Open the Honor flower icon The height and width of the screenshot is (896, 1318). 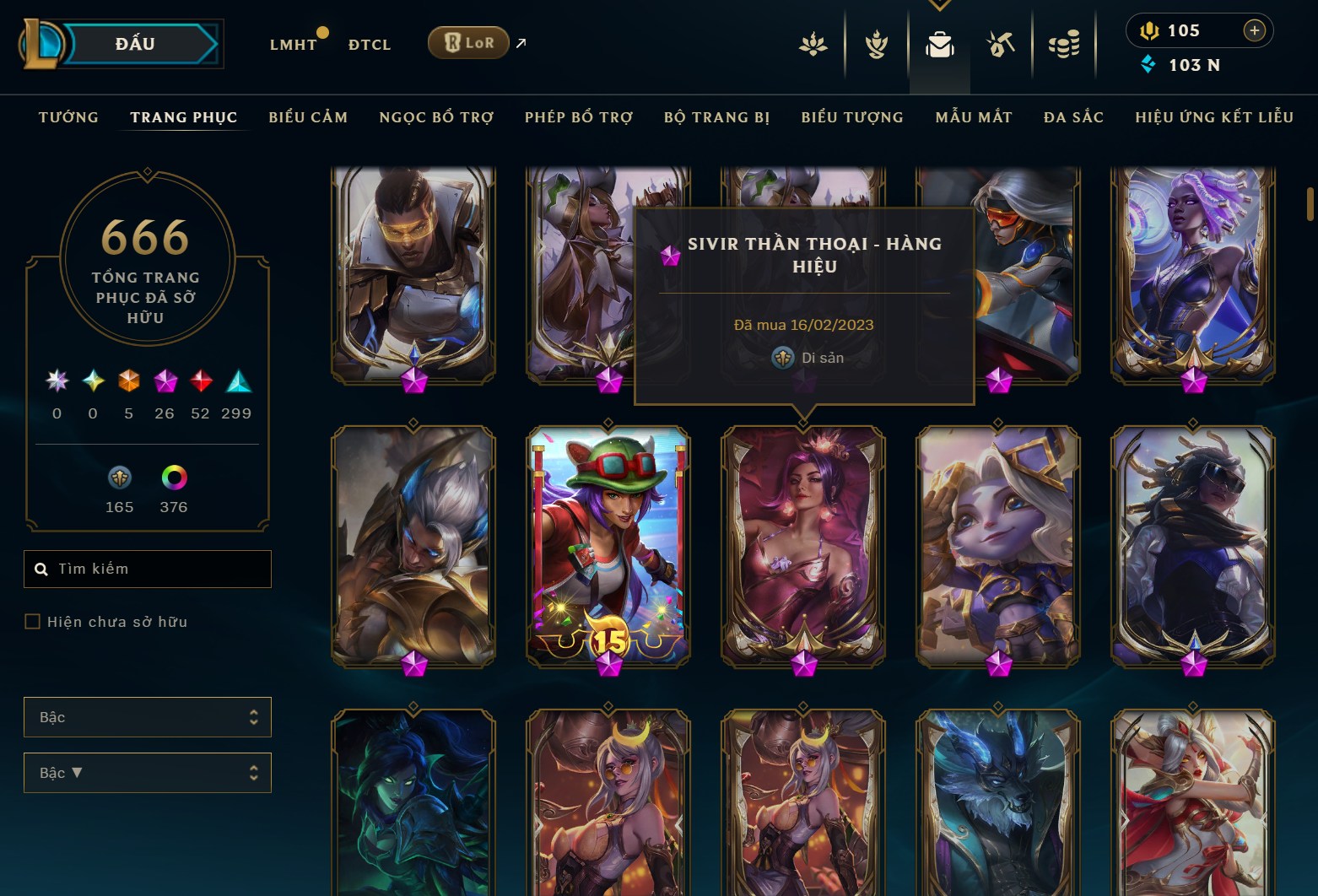click(x=813, y=46)
